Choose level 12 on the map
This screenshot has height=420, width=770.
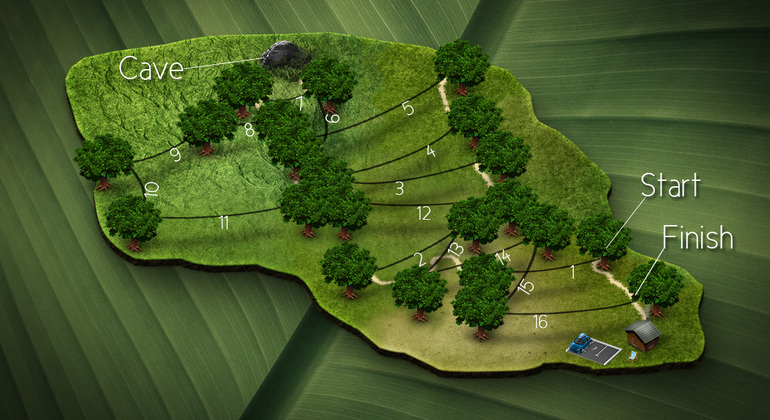point(424,213)
